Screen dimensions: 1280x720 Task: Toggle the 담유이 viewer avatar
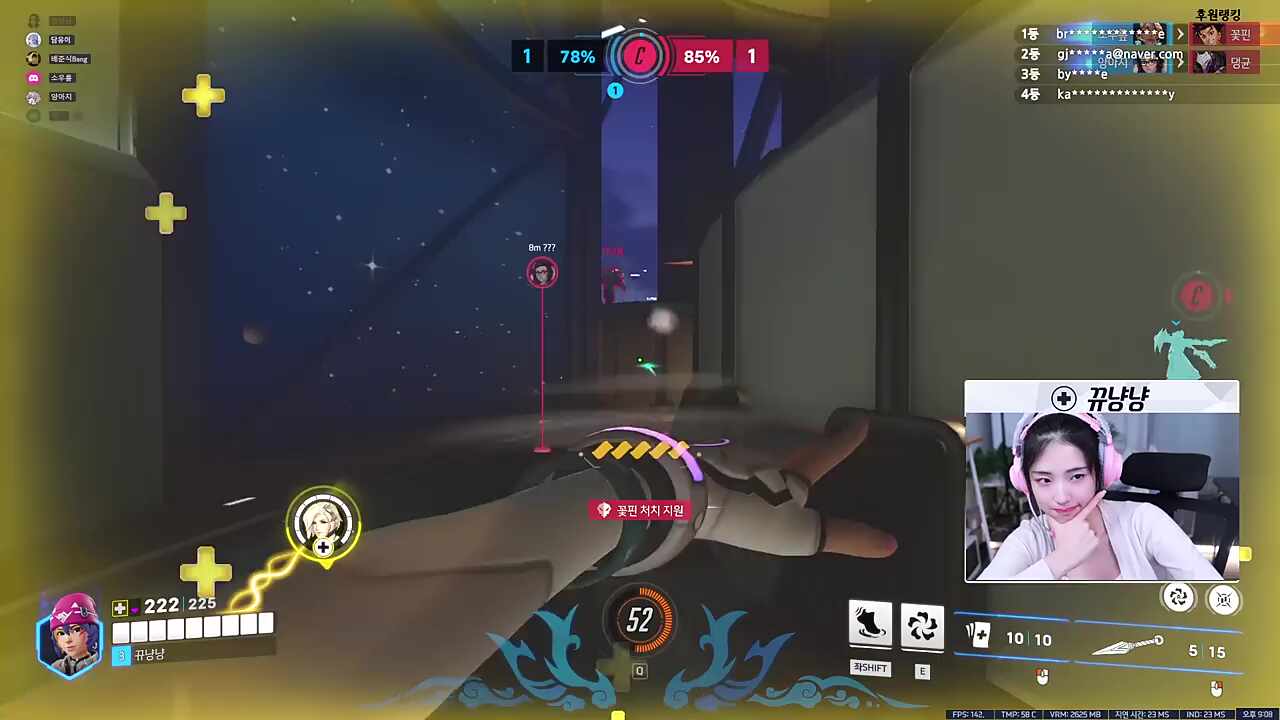[33, 39]
